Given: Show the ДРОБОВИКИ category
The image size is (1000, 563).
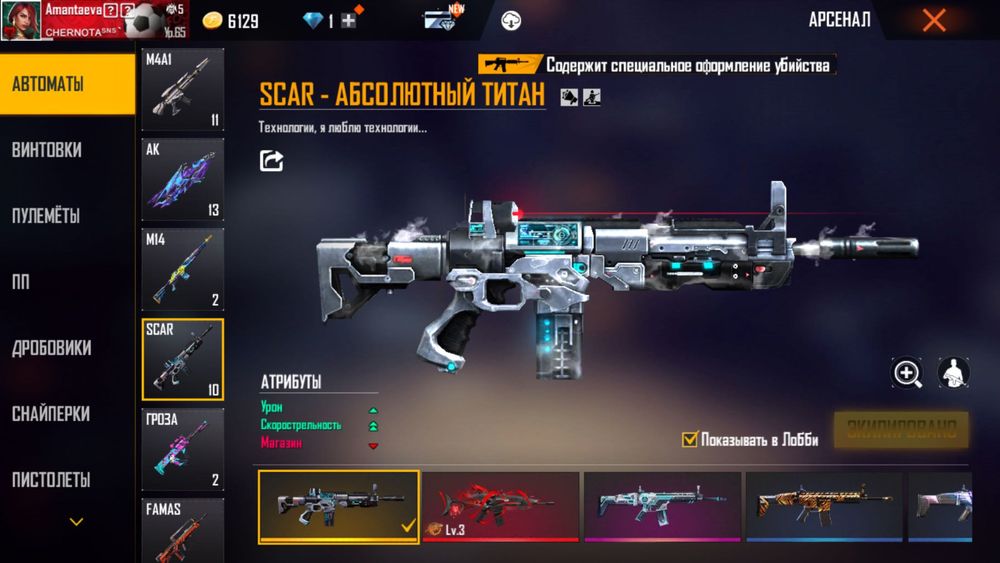Looking at the screenshot, I should (52, 348).
